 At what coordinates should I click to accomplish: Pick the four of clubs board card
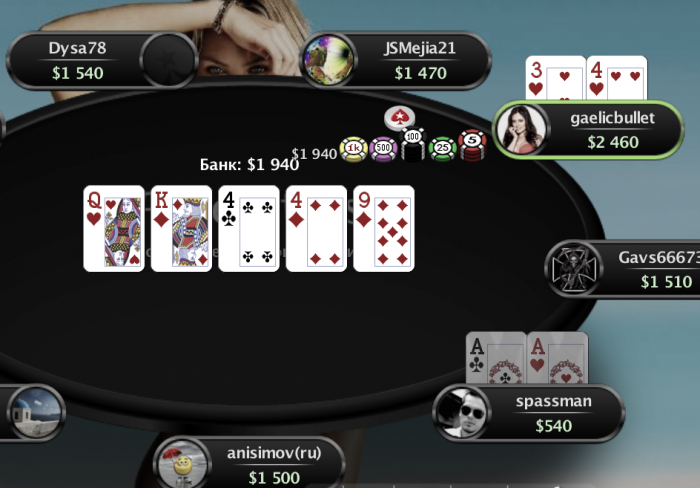tap(249, 228)
